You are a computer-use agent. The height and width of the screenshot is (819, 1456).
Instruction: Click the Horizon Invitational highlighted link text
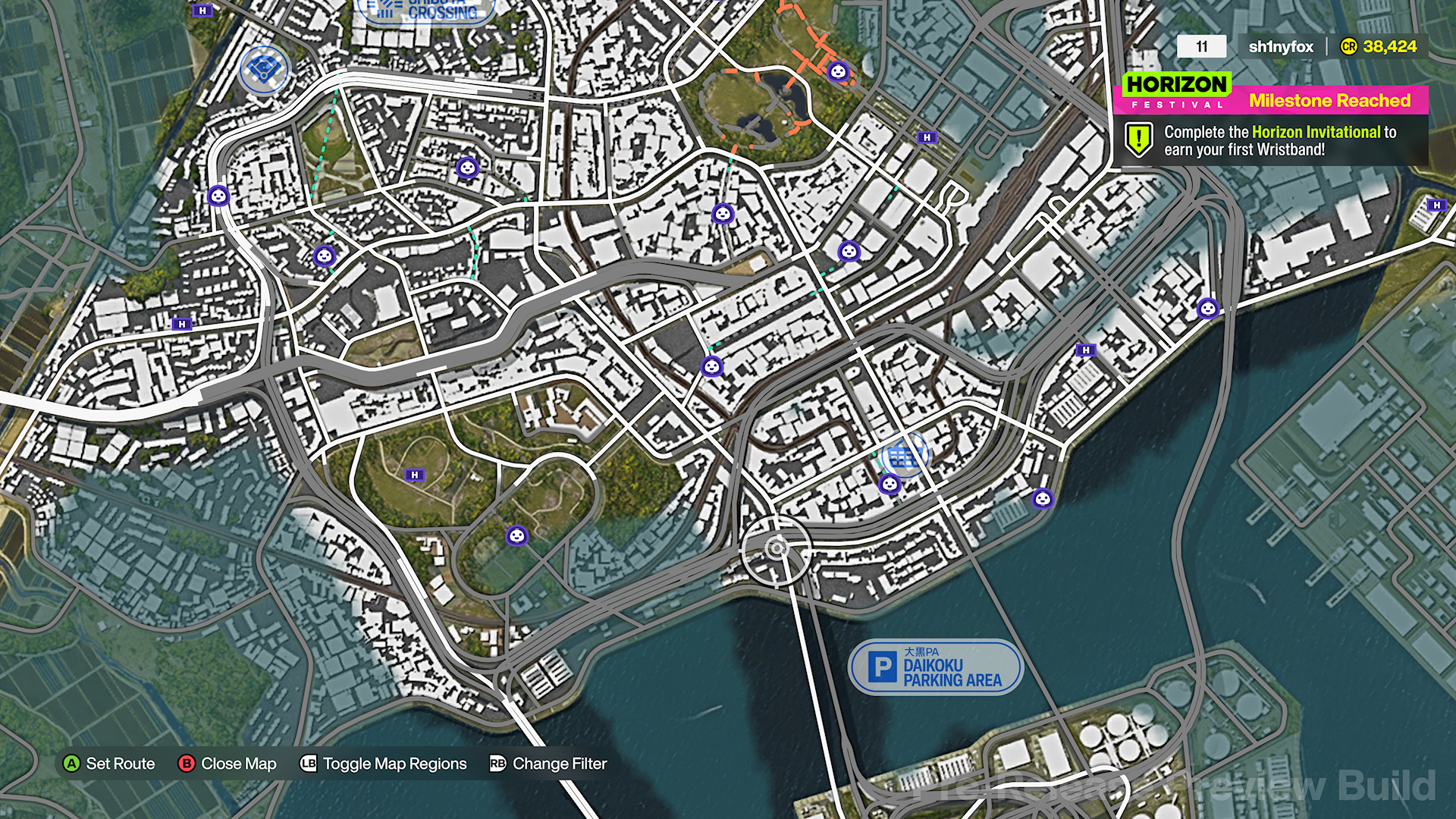(x=1316, y=131)
